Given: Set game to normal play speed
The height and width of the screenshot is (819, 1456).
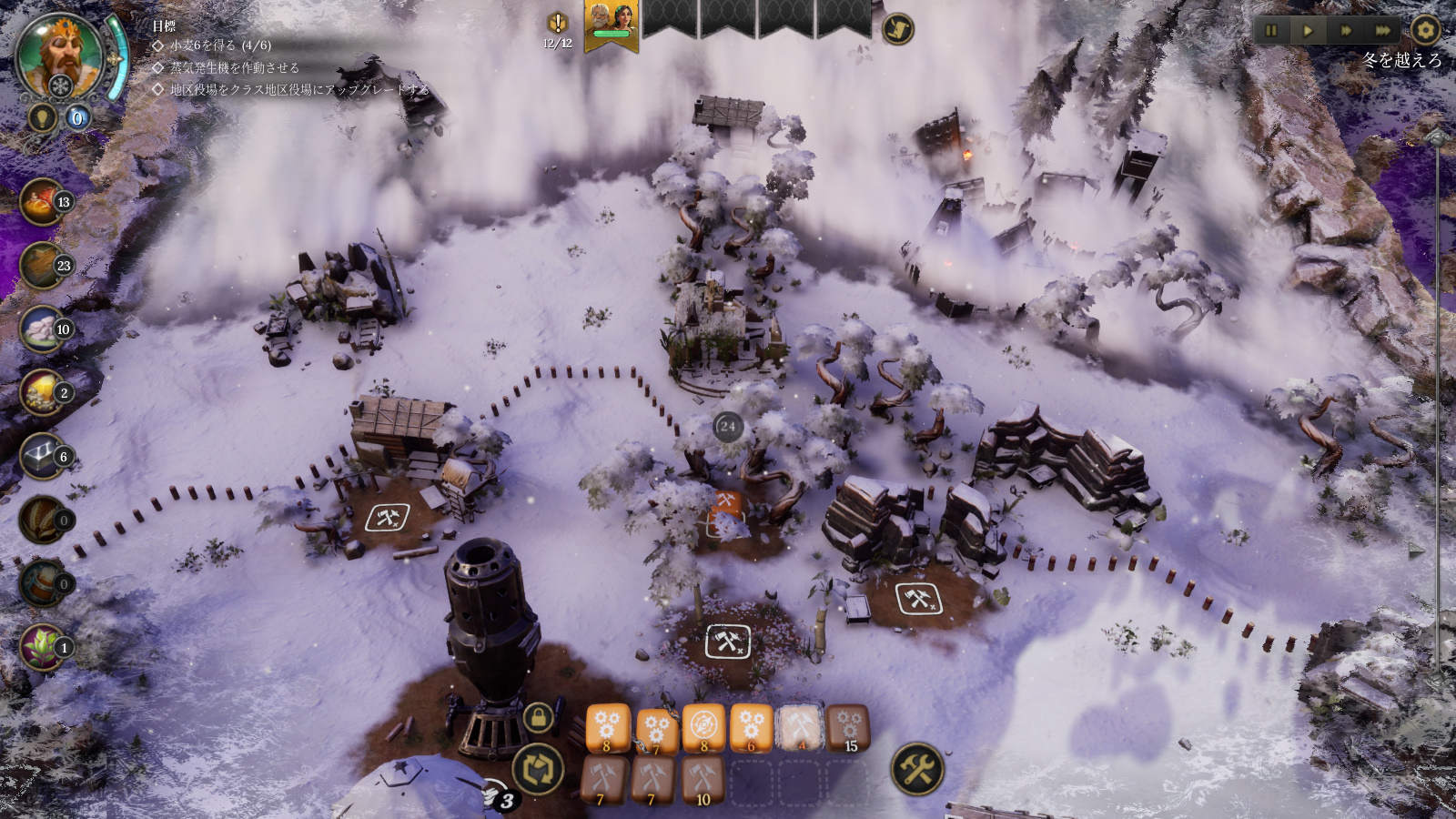Looking at the screenshot, I should click(x=1309, y=31).
